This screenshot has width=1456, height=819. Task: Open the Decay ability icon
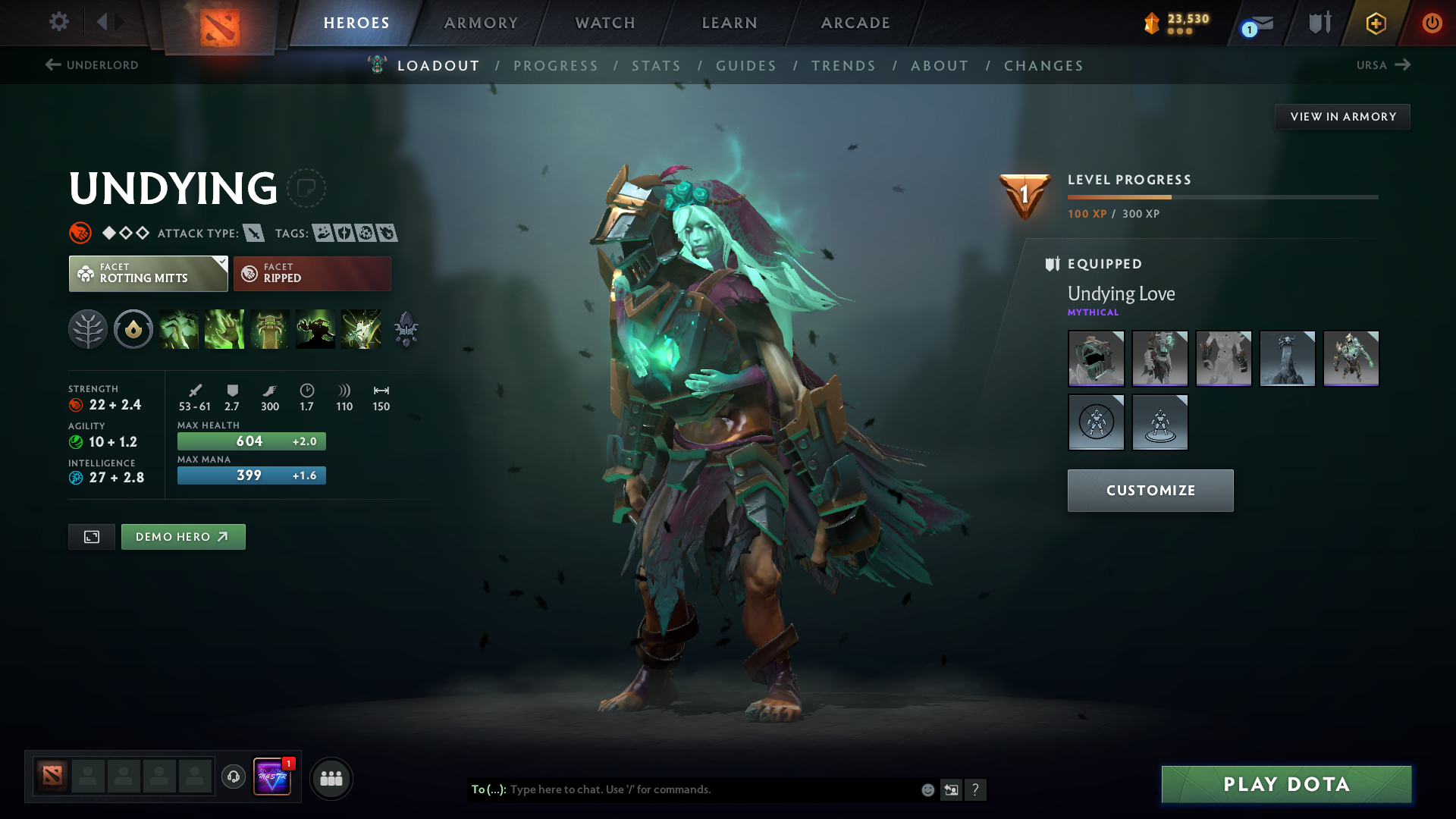coord(179,329)
